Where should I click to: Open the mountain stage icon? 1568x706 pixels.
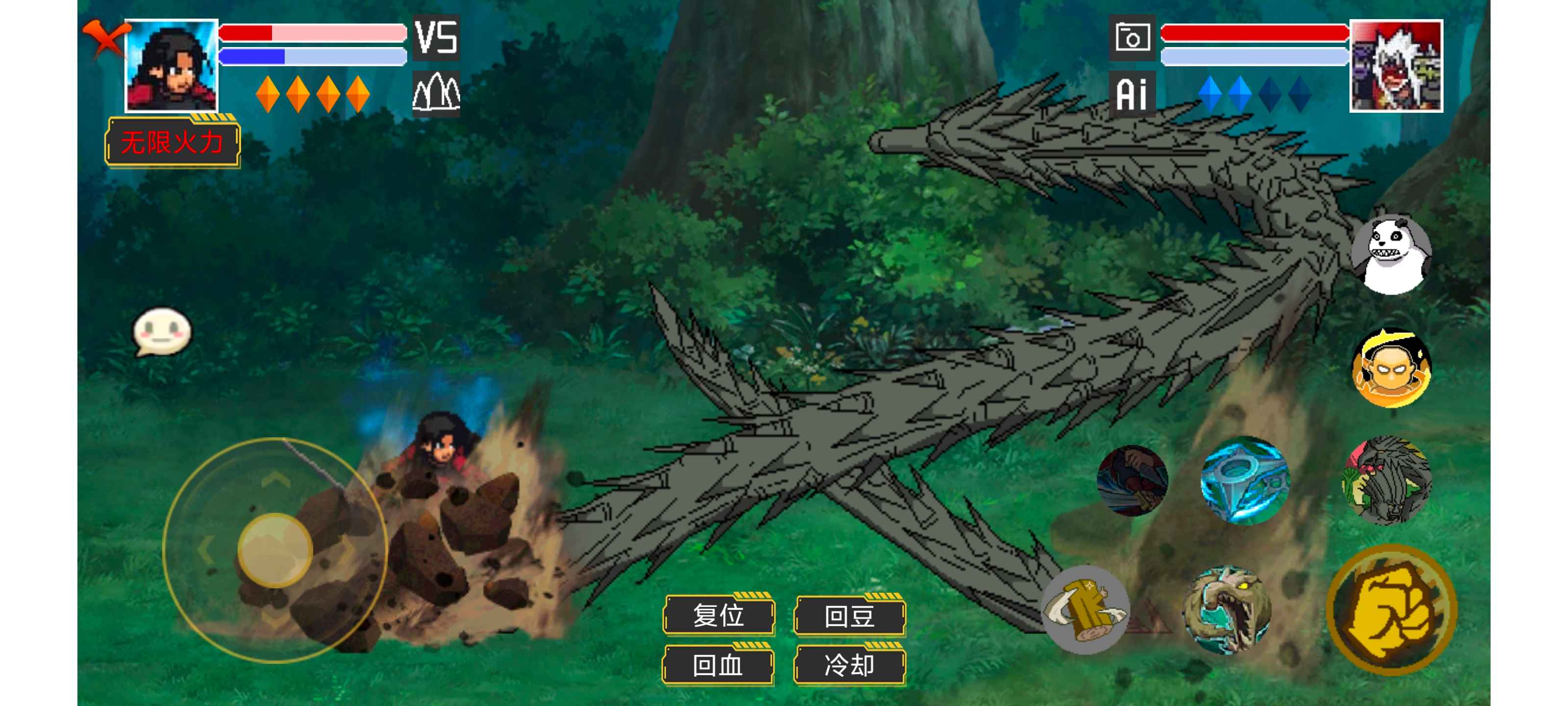[x=436, y=94]
